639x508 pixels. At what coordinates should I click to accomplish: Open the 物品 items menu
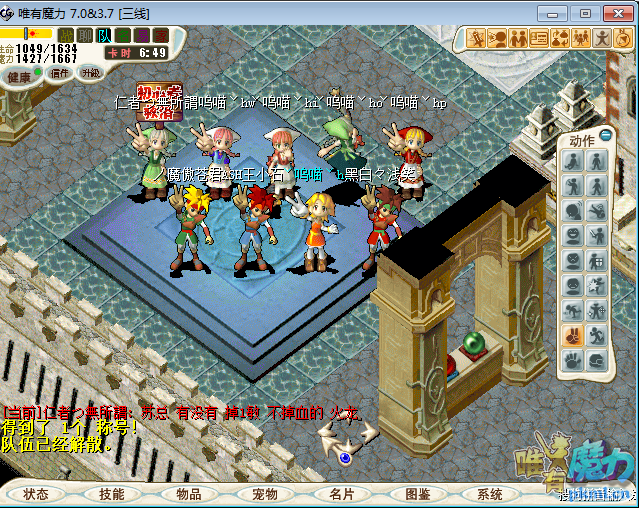pyautogui.click(x=188, y=494)
